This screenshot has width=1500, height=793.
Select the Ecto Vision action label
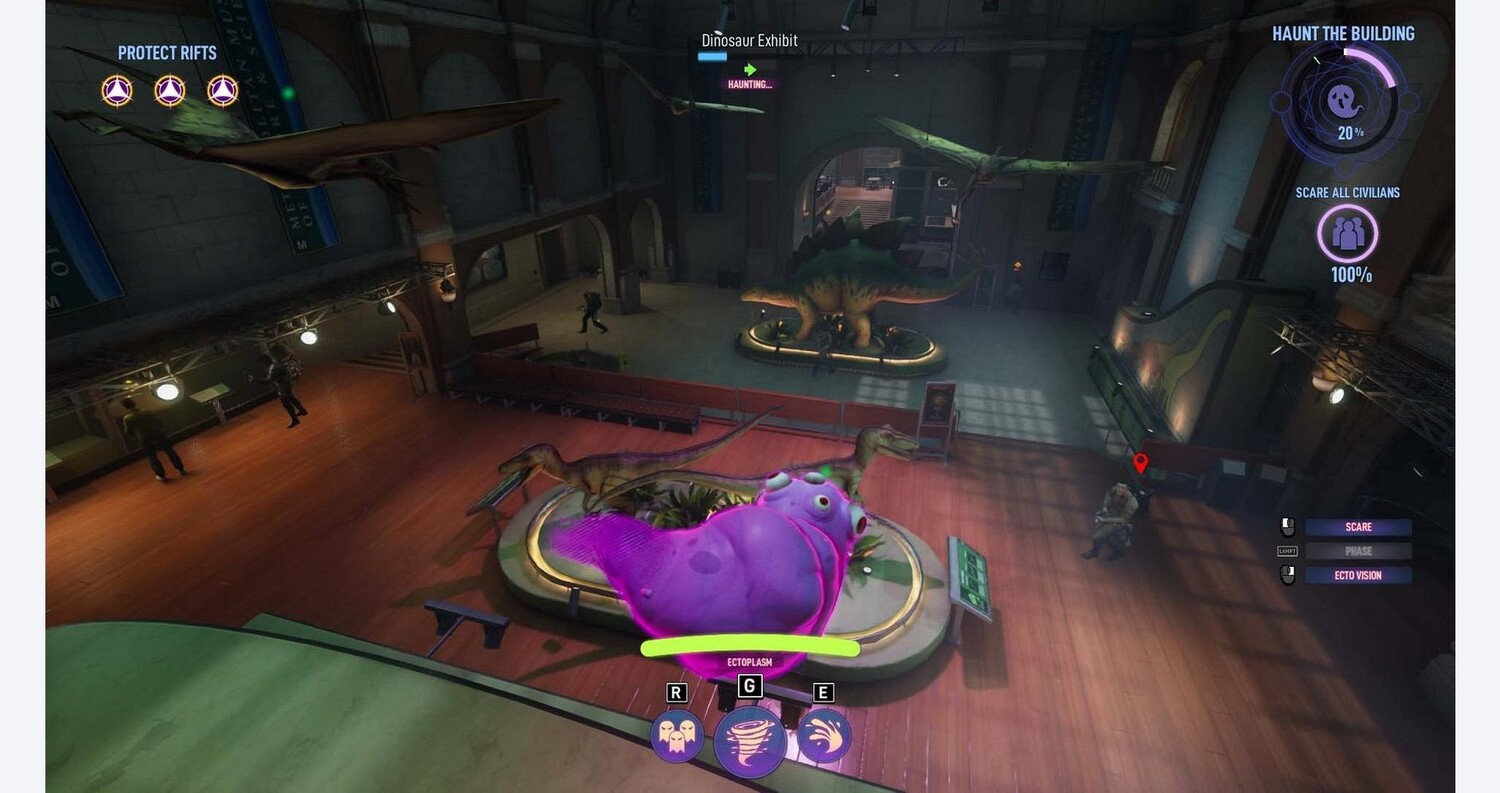[1358, 575]
